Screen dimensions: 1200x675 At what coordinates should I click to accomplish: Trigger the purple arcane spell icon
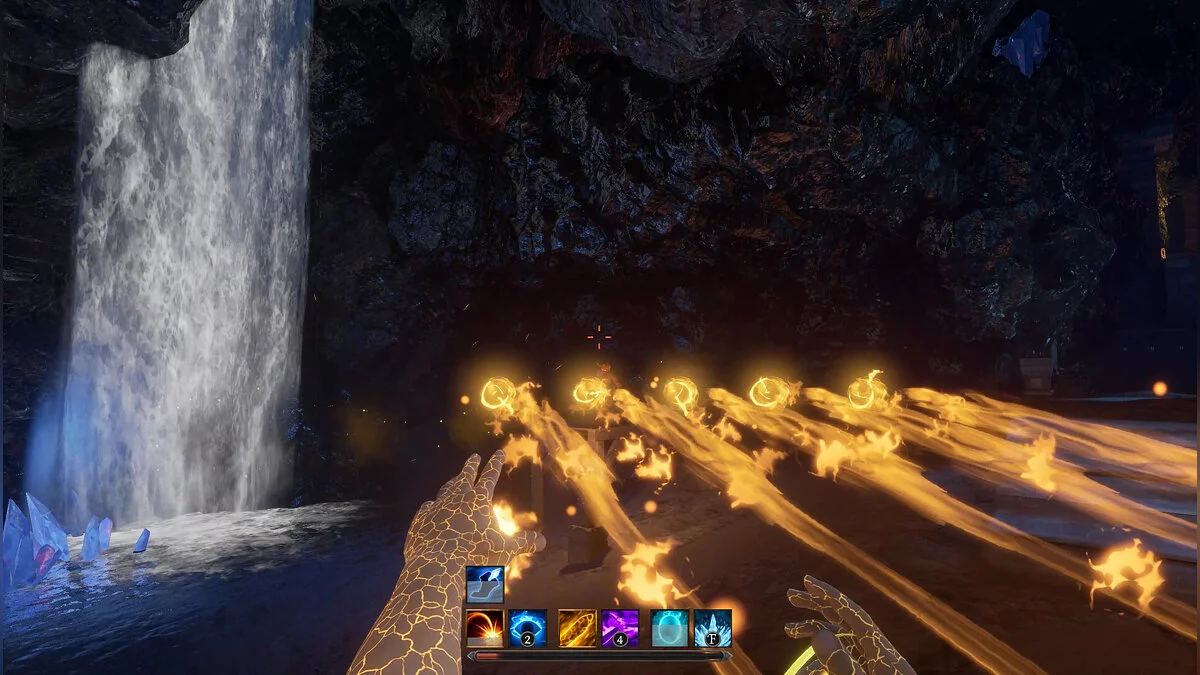(x=620, y=628)
